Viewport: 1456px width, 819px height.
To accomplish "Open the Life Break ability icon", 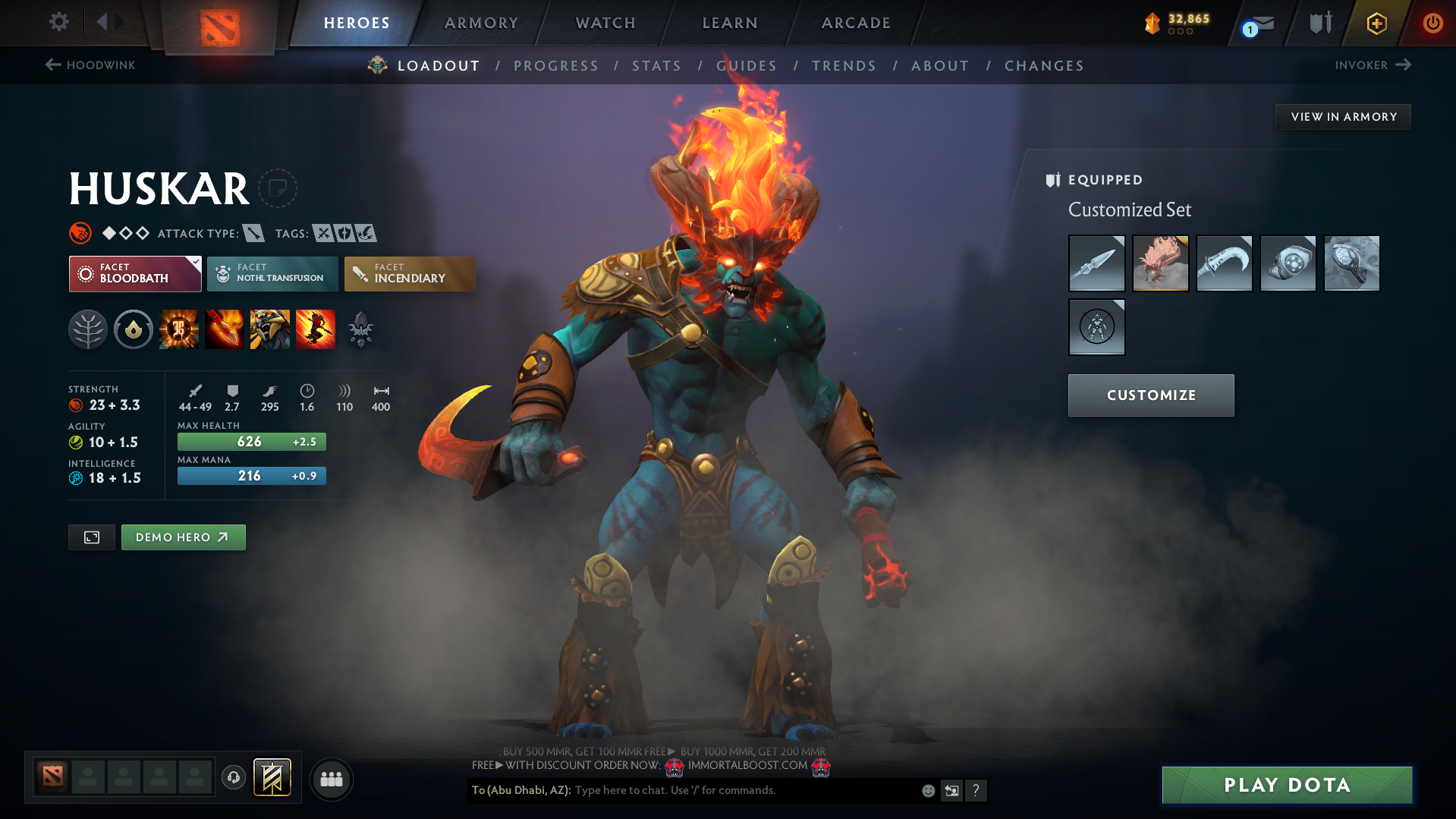I will 316,329.
